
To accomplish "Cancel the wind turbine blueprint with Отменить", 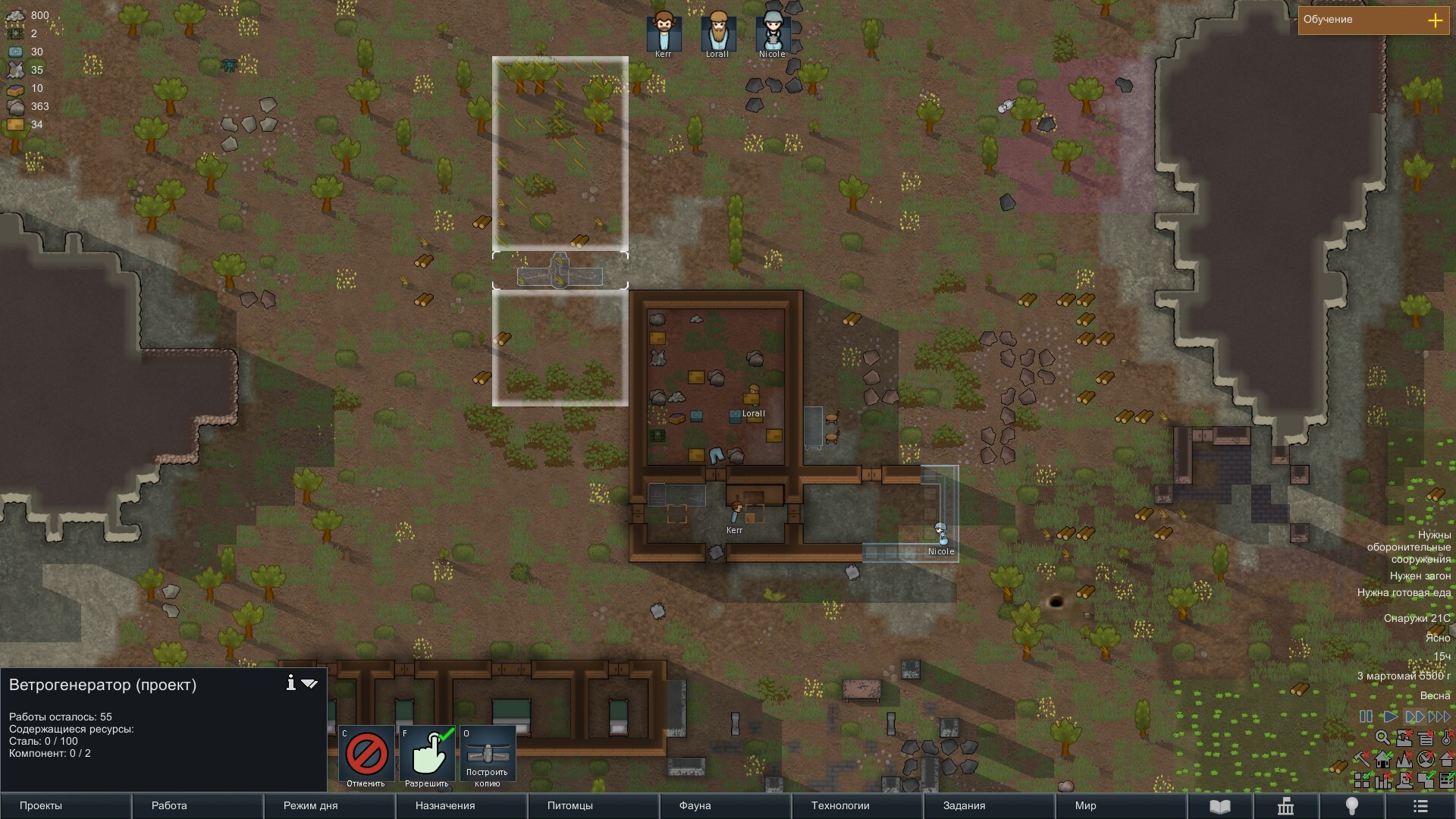I will tap(366, 755).
